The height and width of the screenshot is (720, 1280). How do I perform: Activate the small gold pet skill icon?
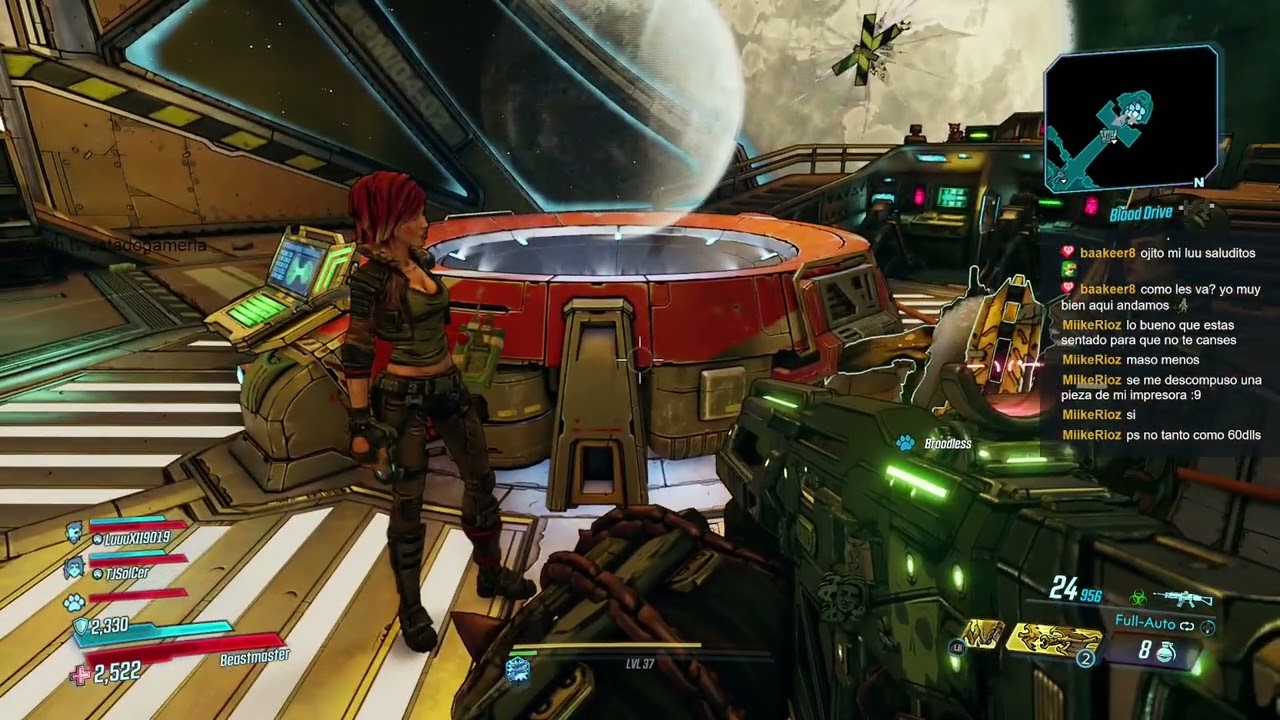pos(982,634)
